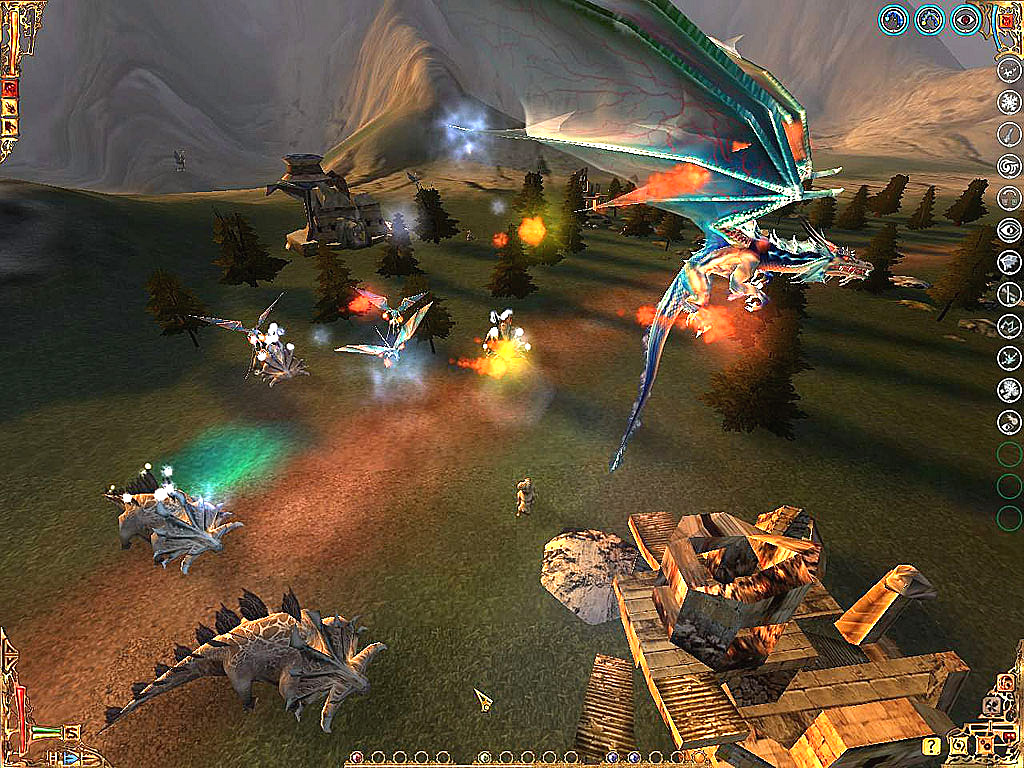The width and height of the screenshot is (1024, 768).
Task: Click the red square button in top-right frame
Action: pyautogui.click(x=1006, y=19)
